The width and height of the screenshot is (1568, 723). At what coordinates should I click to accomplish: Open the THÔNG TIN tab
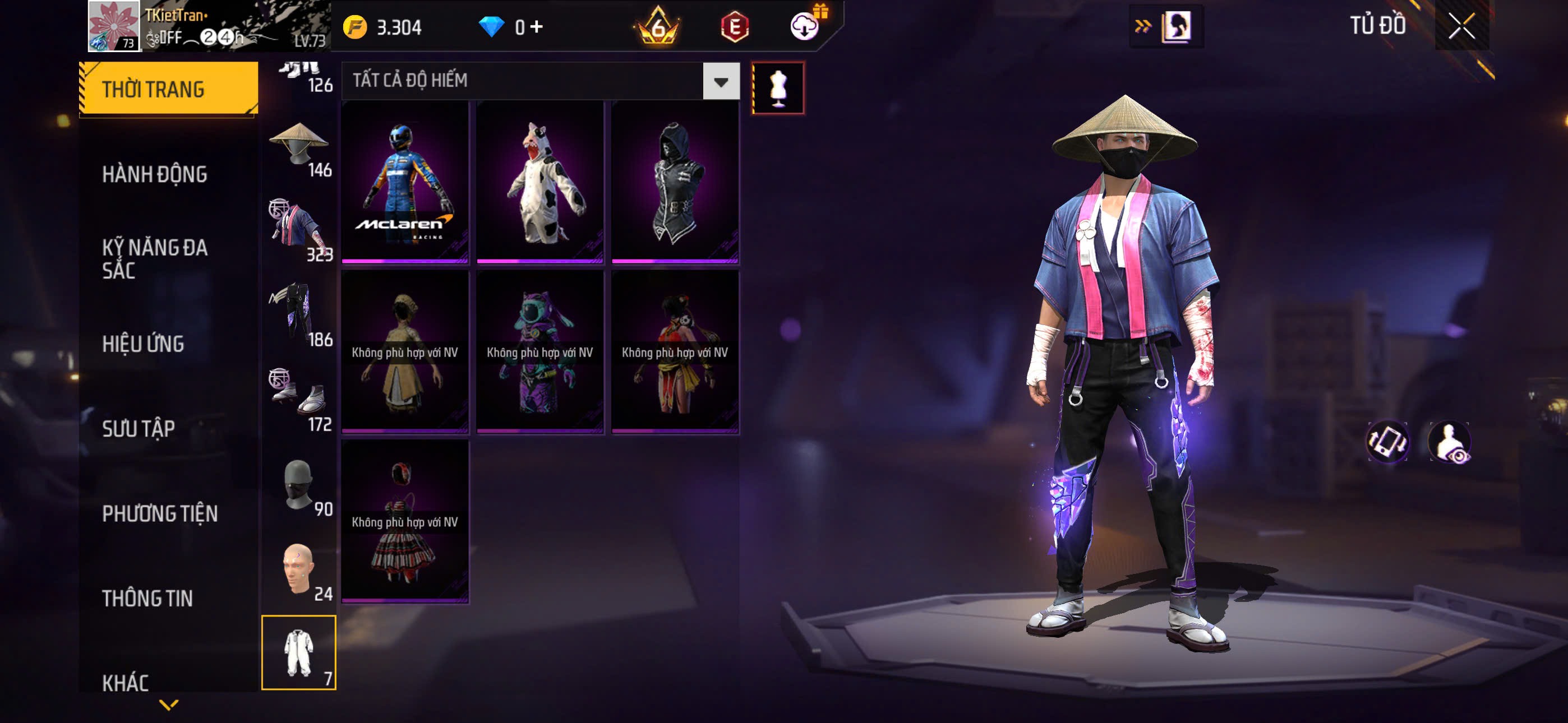[x=147, y=597]
